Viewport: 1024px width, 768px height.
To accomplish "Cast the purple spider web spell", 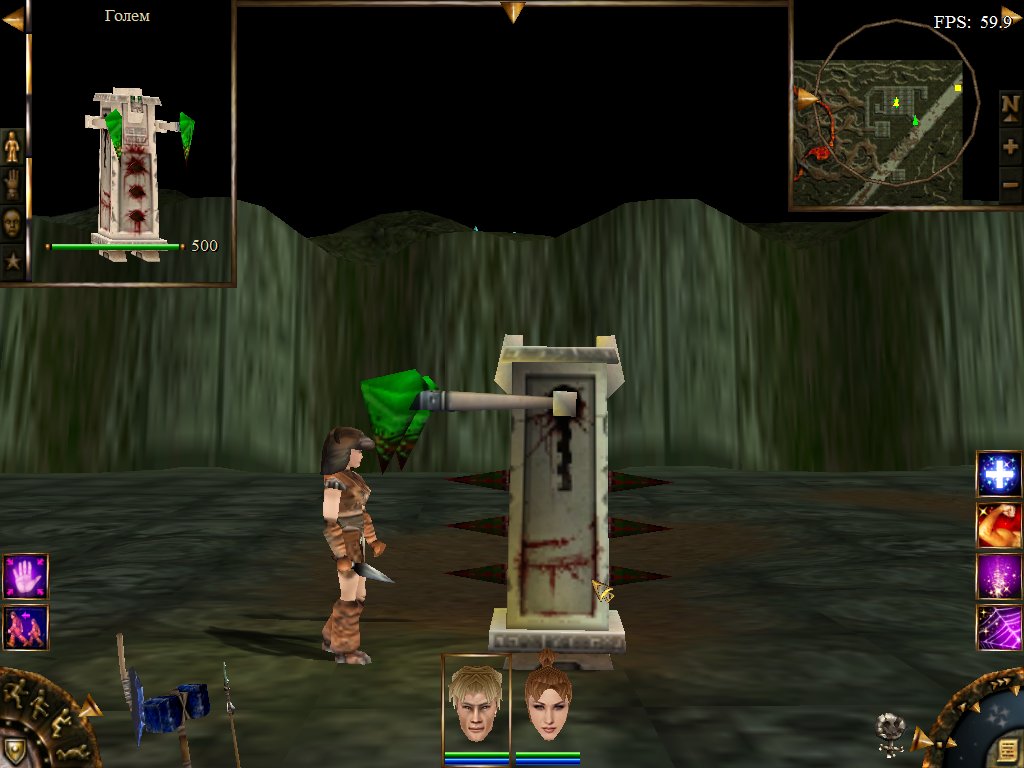I will [998, 628].
